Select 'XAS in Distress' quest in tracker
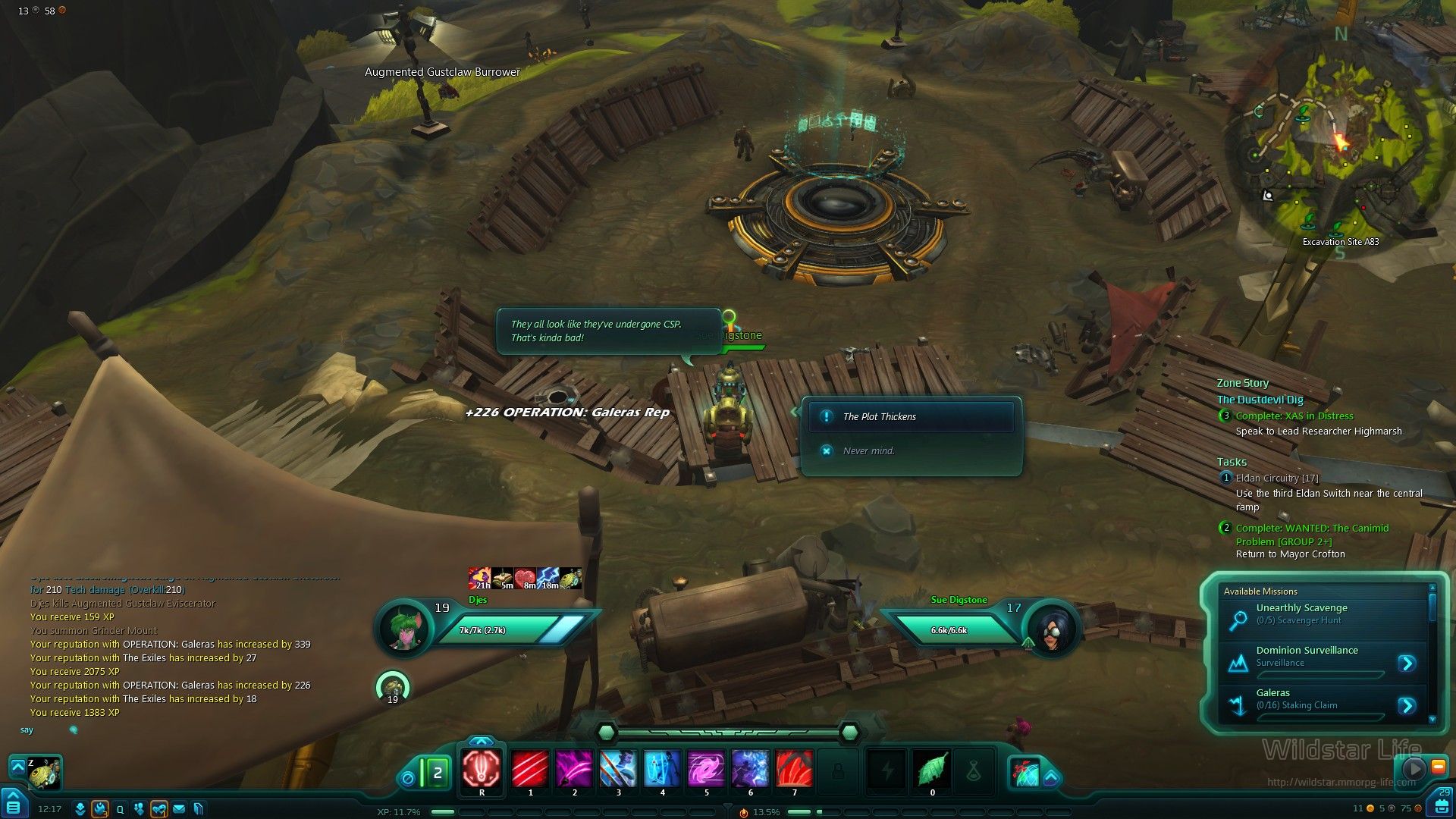This screenshot has width=1456, height=819. [1294, 416]
